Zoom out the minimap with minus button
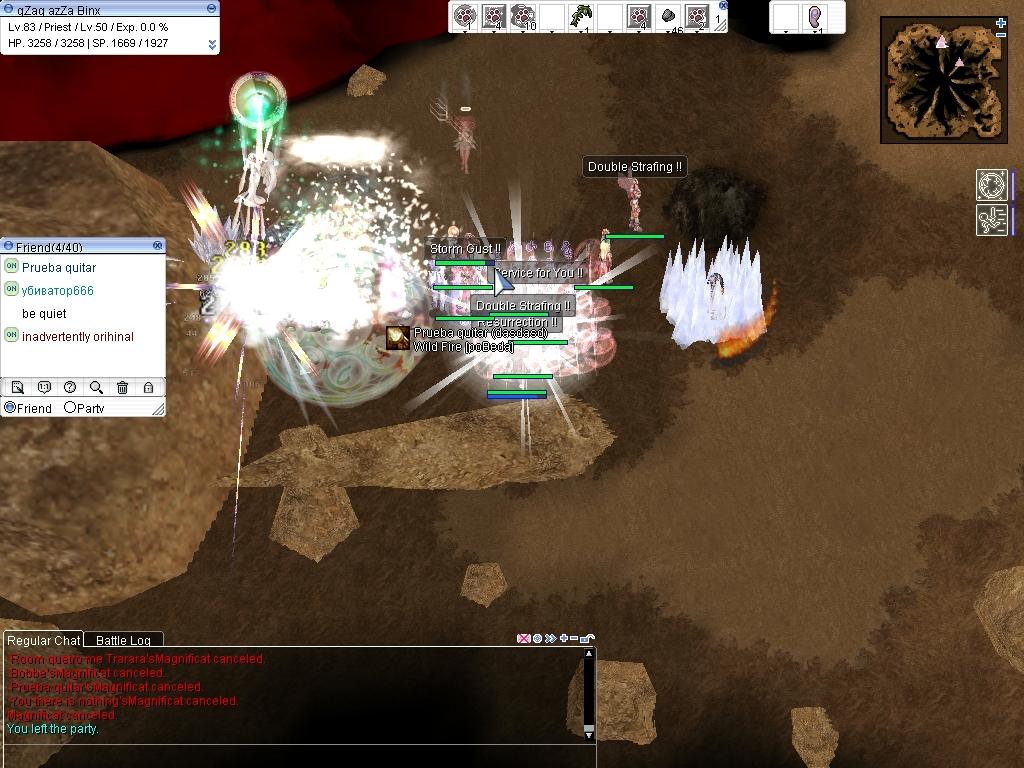 tap(1001, 35)
